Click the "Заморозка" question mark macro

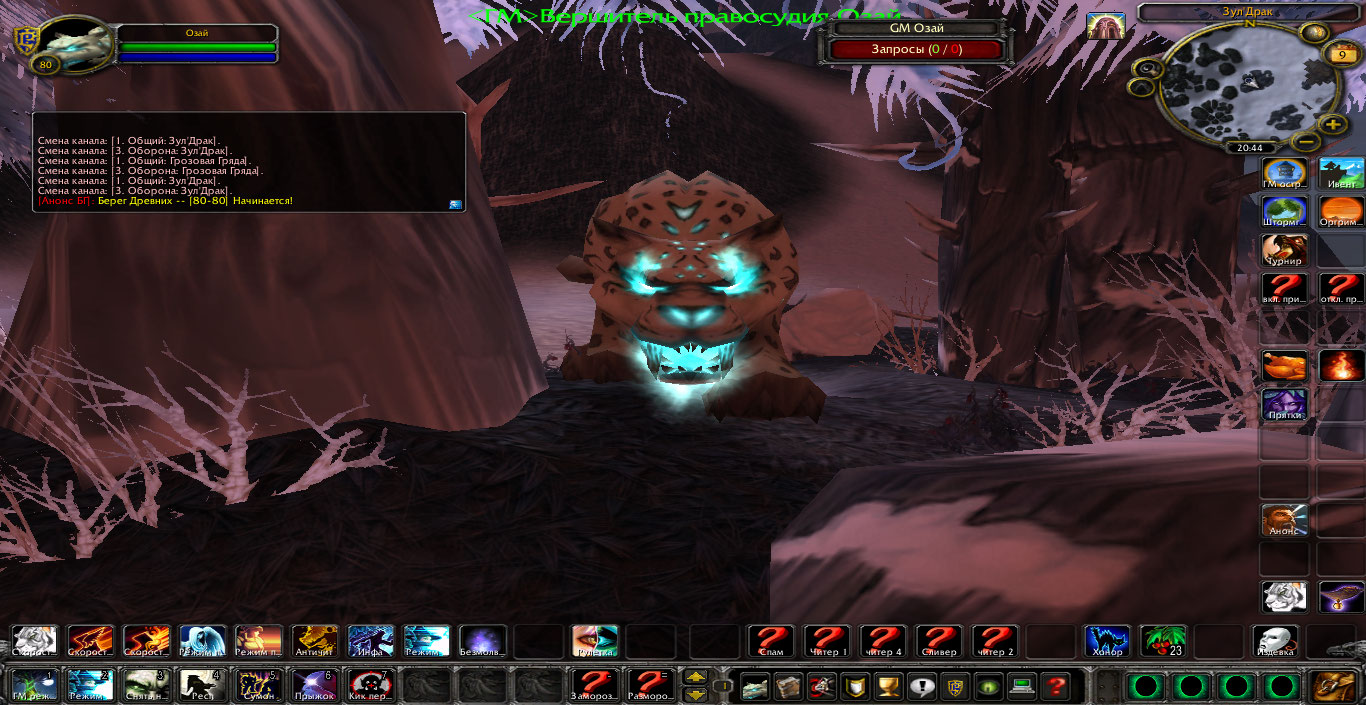595,685
